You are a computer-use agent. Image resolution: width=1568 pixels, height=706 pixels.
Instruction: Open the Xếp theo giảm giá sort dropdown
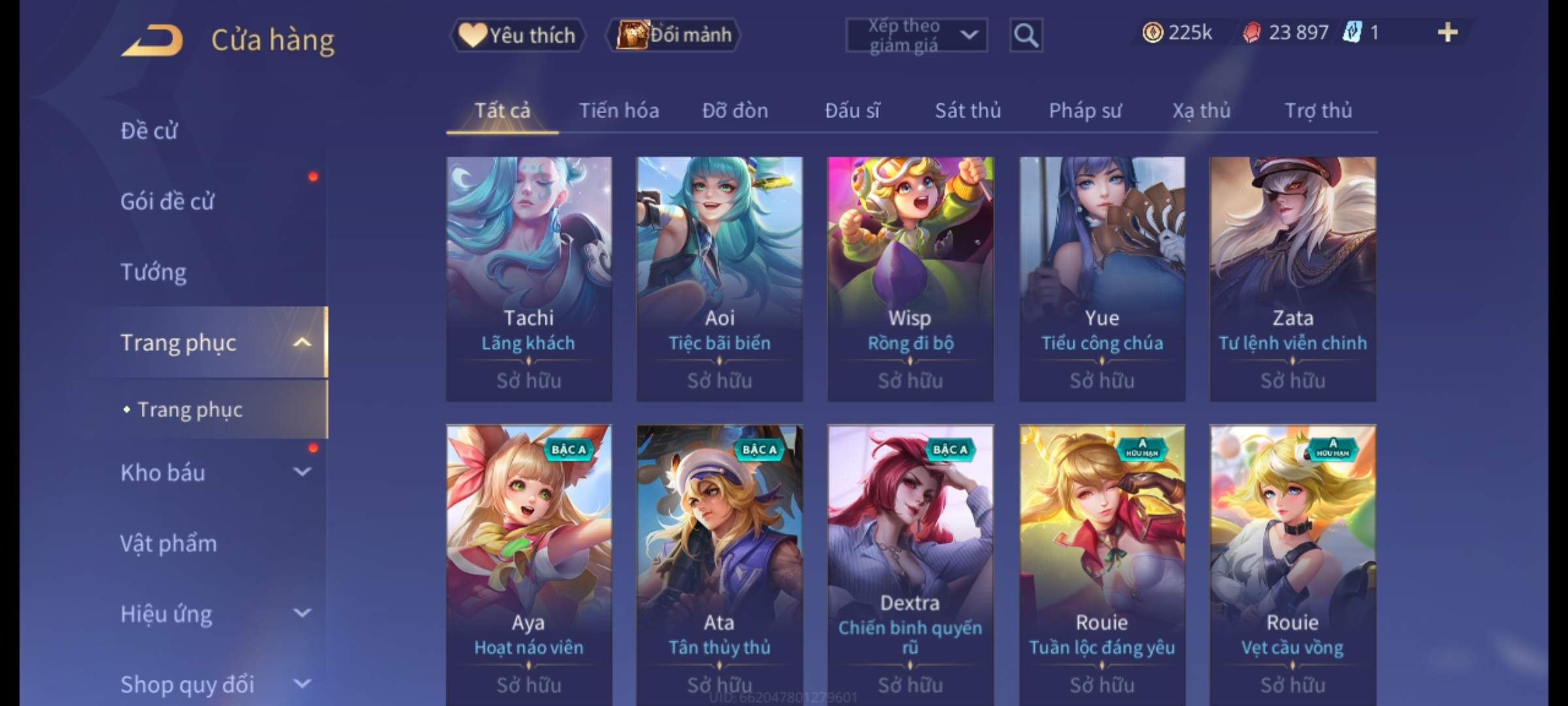[916, 35]
